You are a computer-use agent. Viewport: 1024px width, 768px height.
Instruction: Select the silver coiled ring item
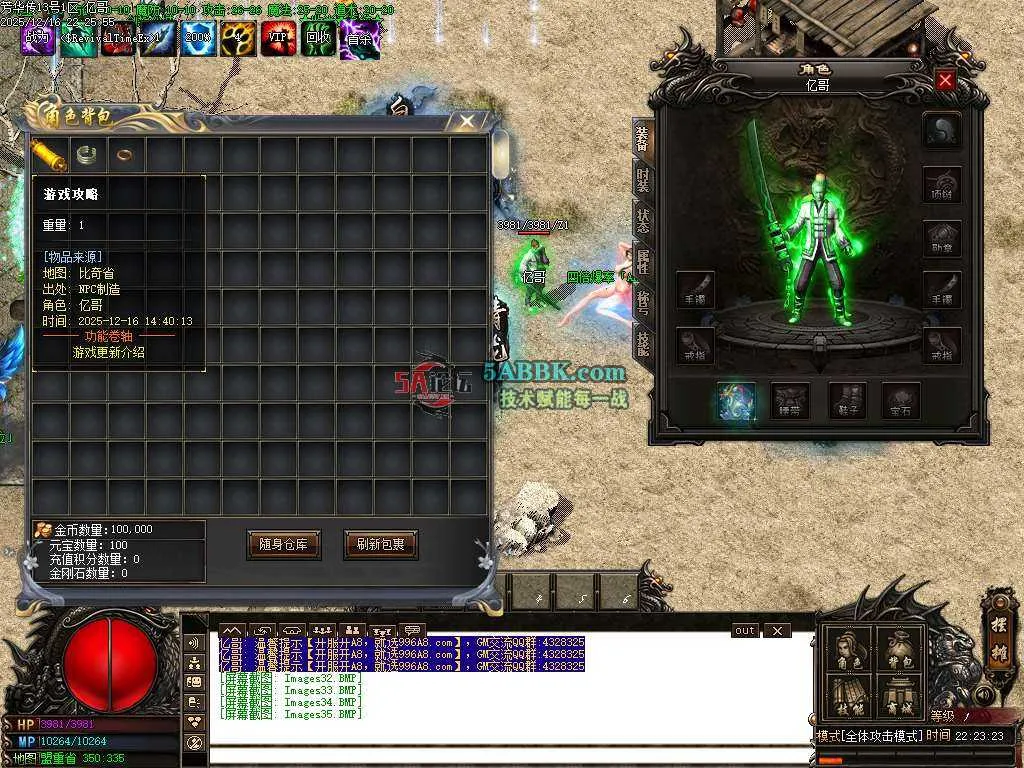coord(88,153)
